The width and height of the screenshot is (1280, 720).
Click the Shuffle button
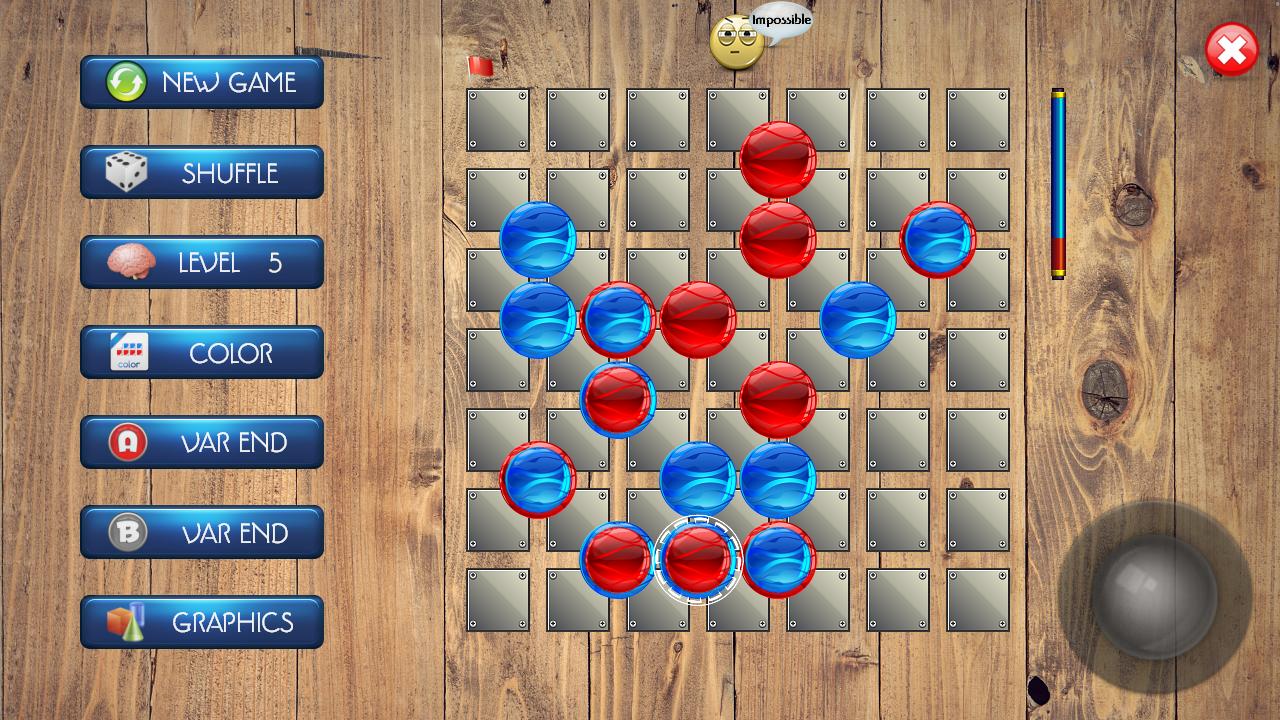pos(202,172)
